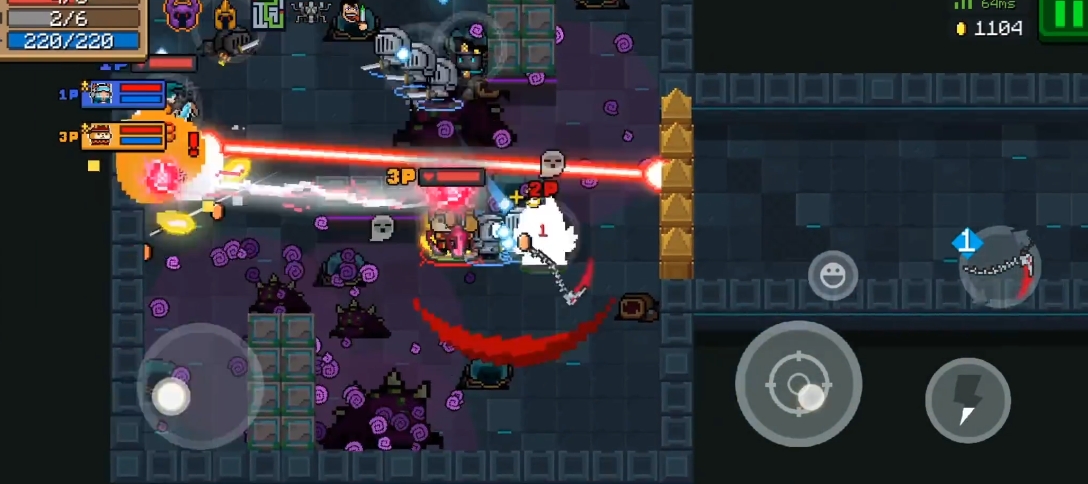
Task: Tap the crosshair attack button
Action: coord(798,383)
